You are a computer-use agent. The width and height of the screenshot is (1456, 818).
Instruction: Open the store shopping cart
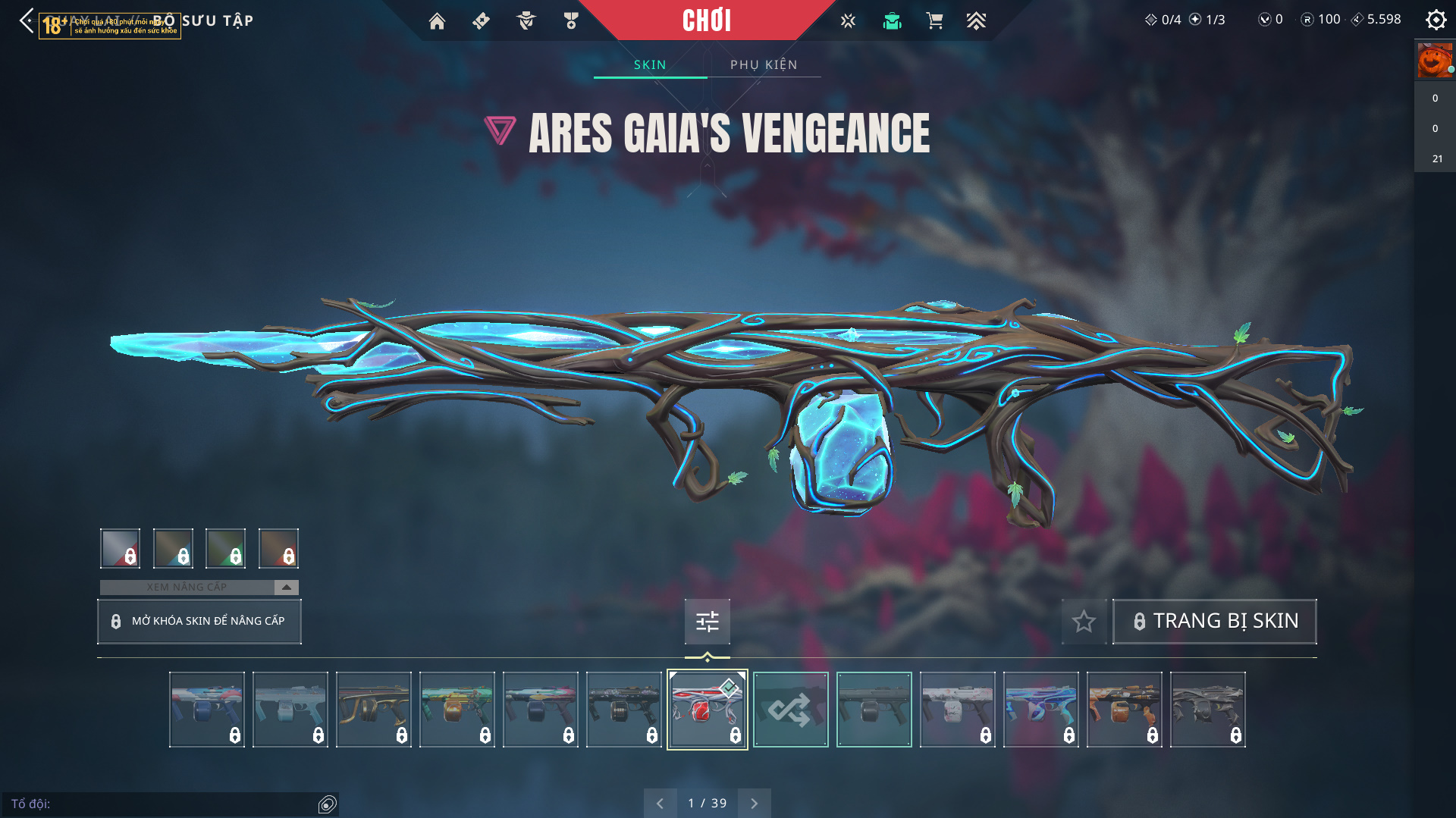(x=934, y=21)
